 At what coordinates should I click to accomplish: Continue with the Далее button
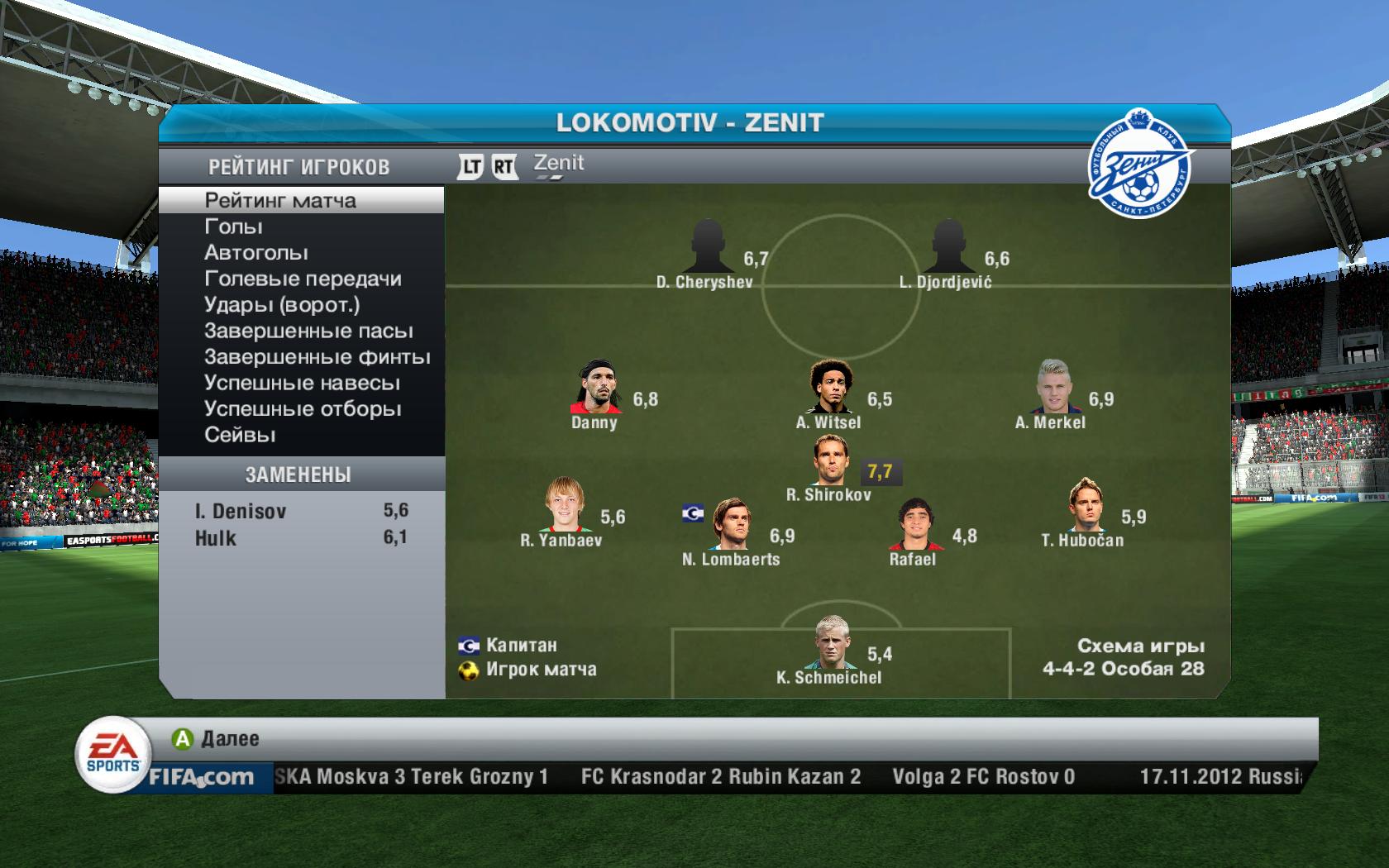pos(217,738)
